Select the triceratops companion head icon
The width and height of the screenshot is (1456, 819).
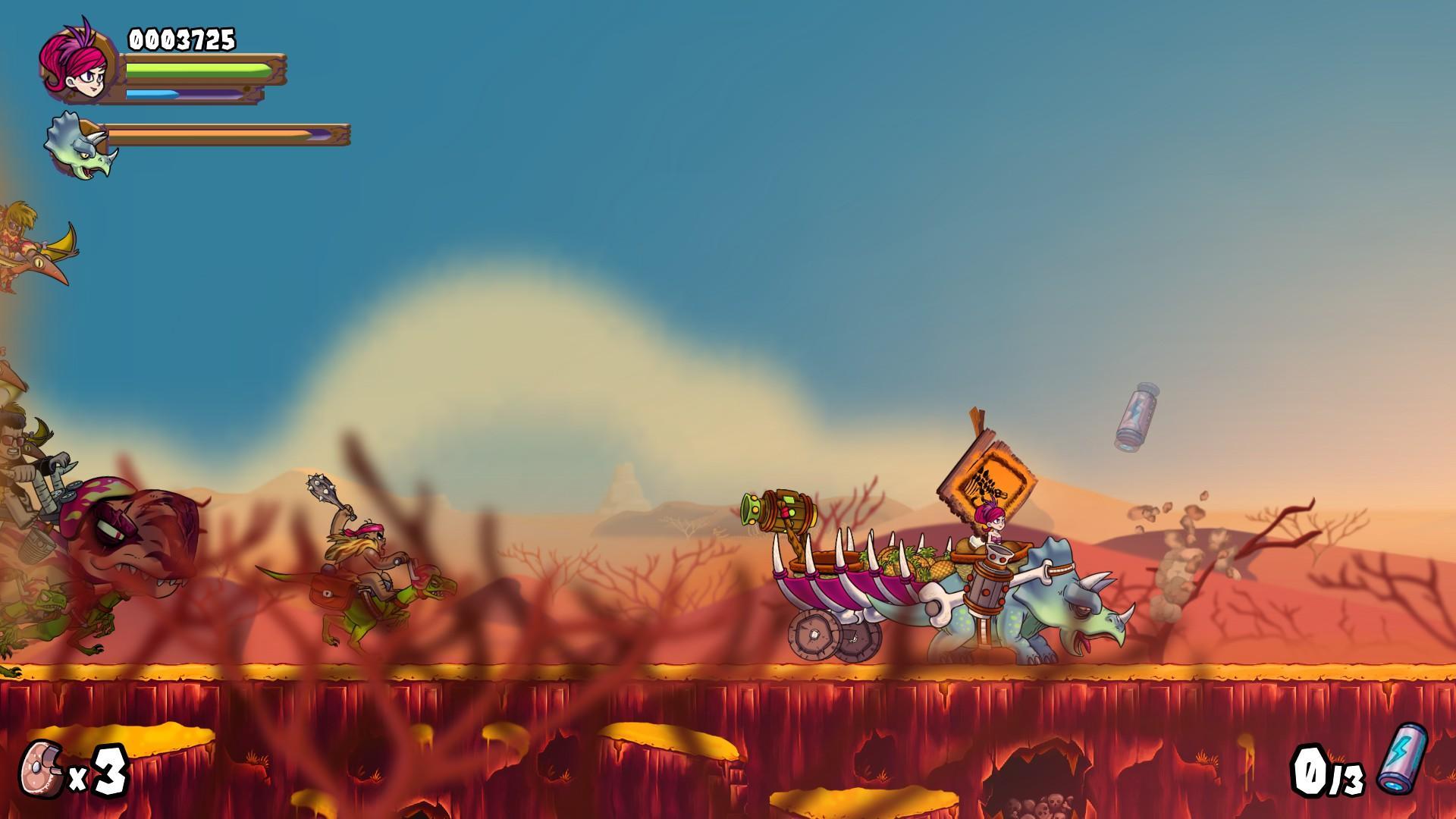coord(76,144)
